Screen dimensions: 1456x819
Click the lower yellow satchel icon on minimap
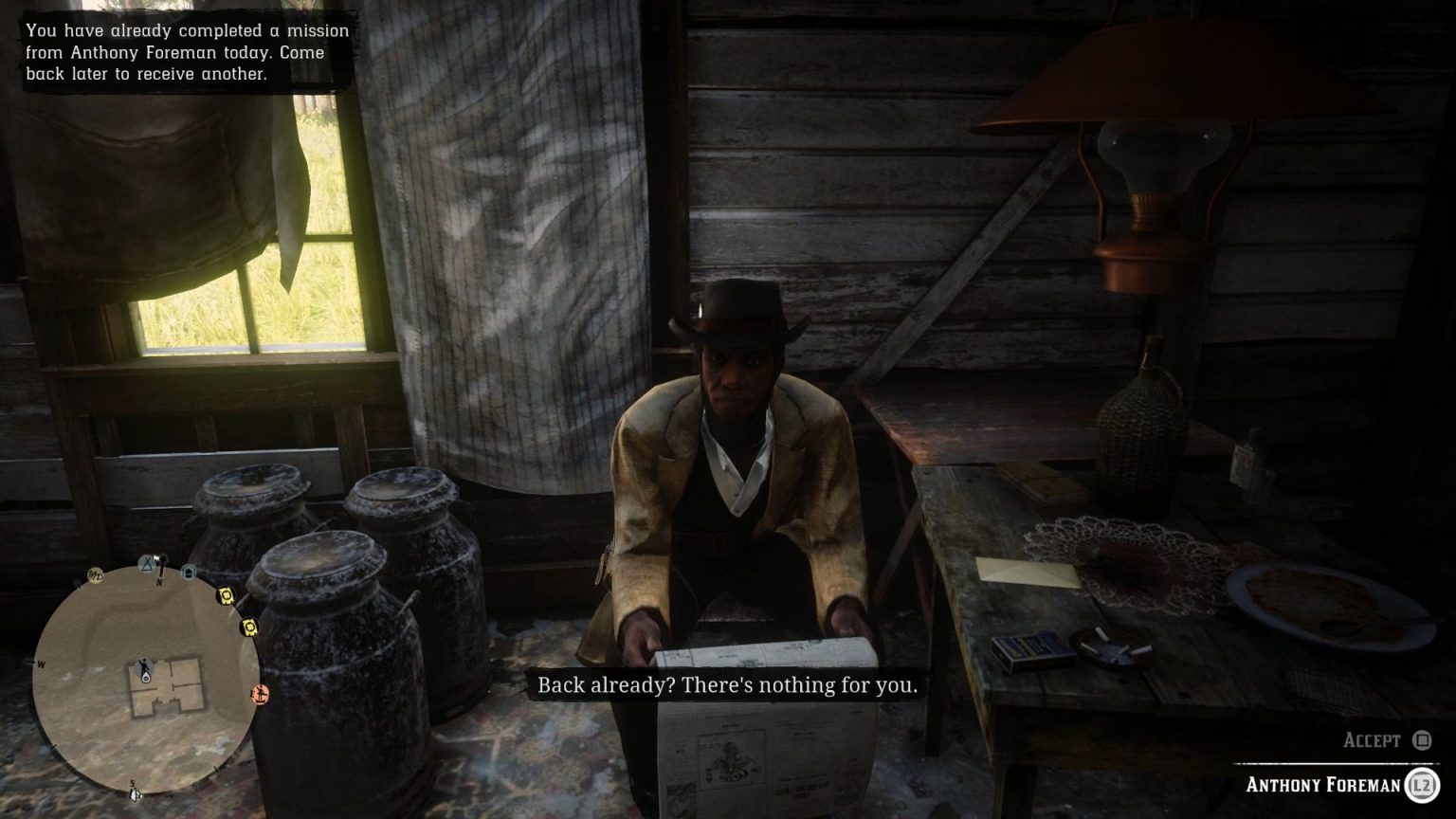(x=249, y=628)
